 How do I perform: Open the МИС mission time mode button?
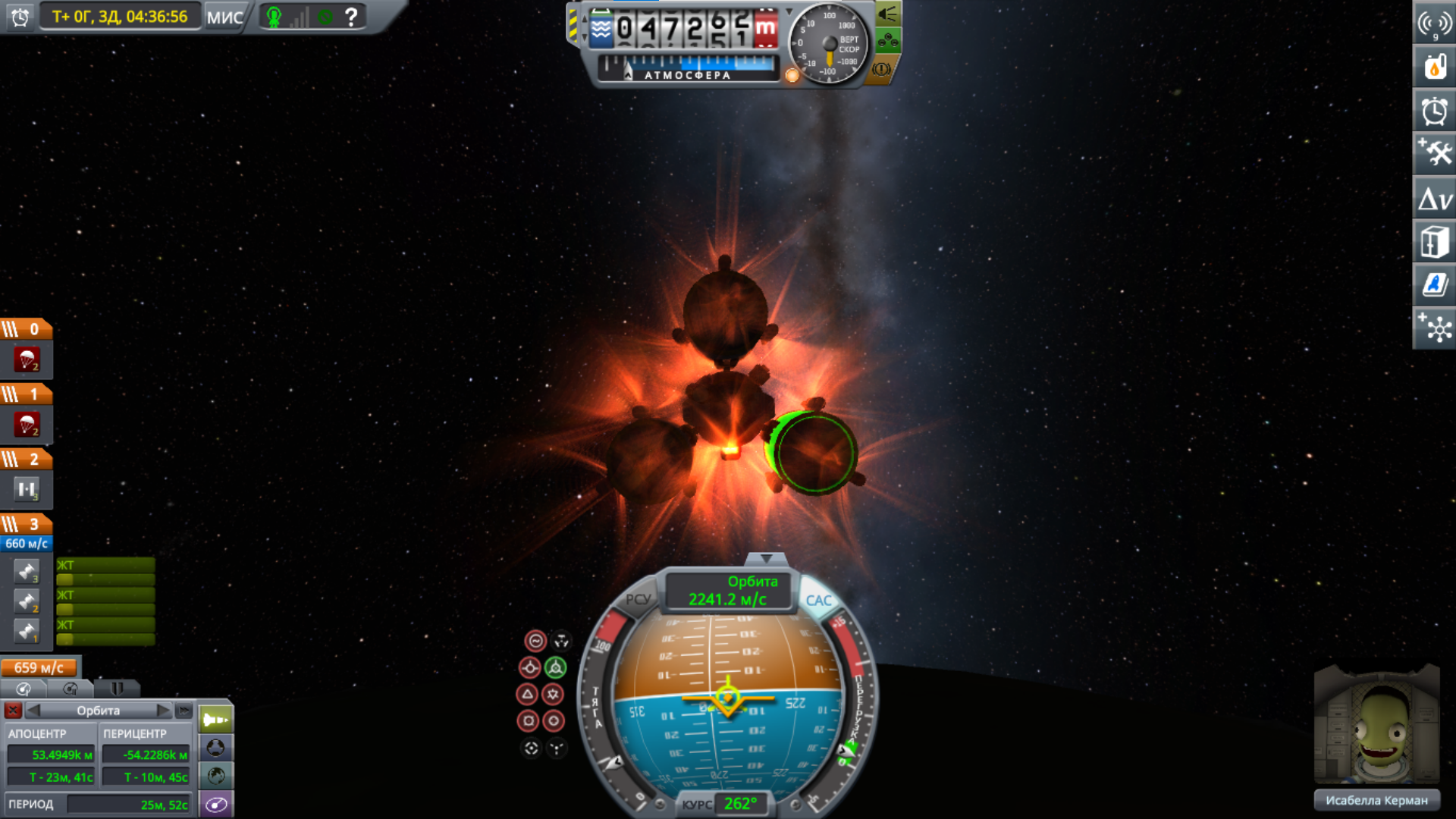coord(225,17)
